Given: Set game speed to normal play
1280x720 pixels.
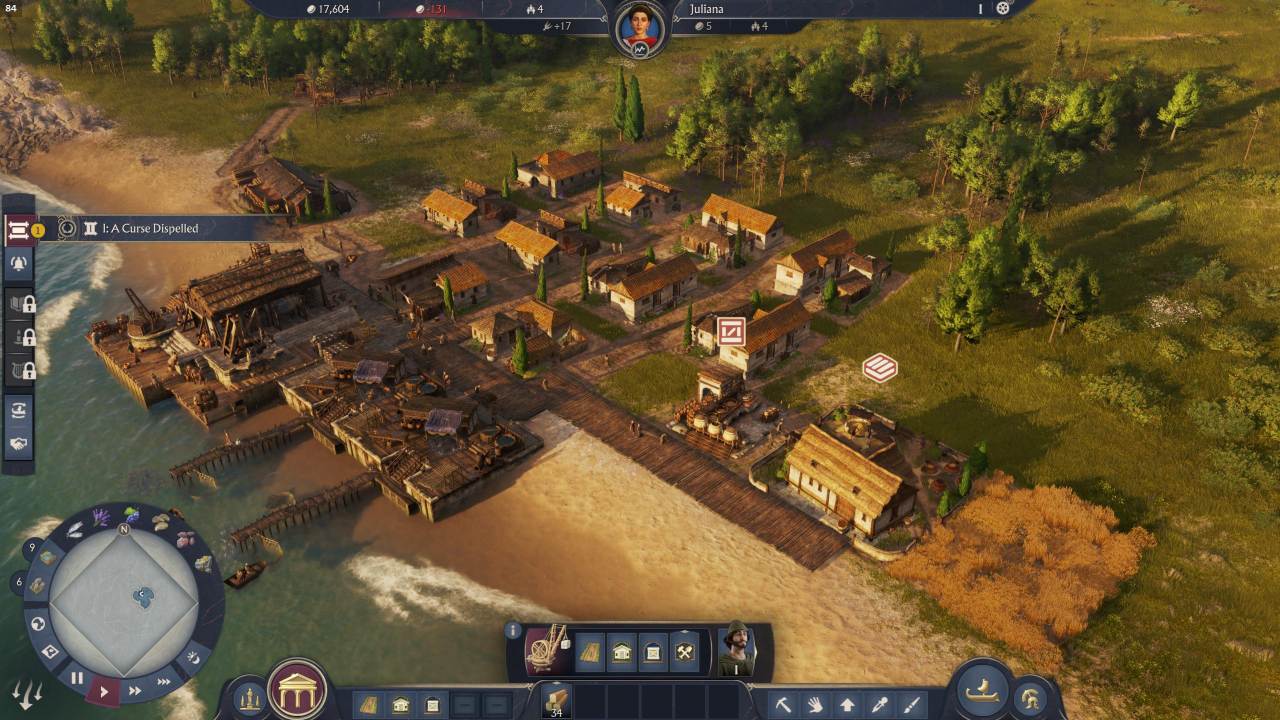Looking at the screenshot, I should pyautogui.click(x=104, y=690).
